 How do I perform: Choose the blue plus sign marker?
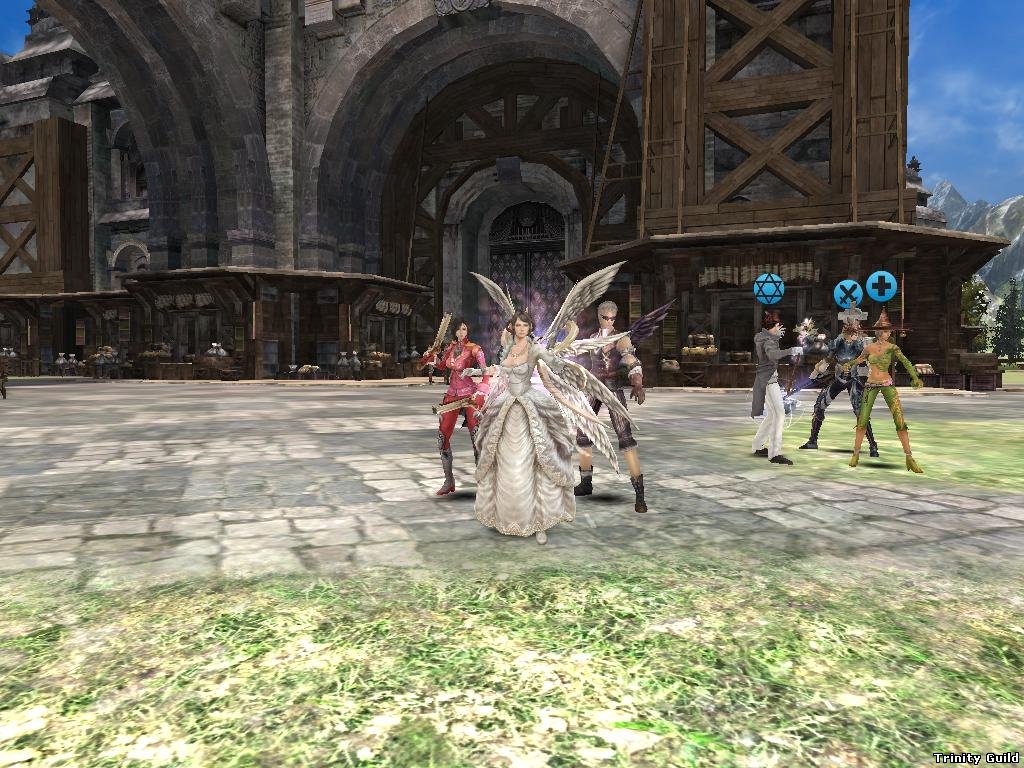coord(881,286)
